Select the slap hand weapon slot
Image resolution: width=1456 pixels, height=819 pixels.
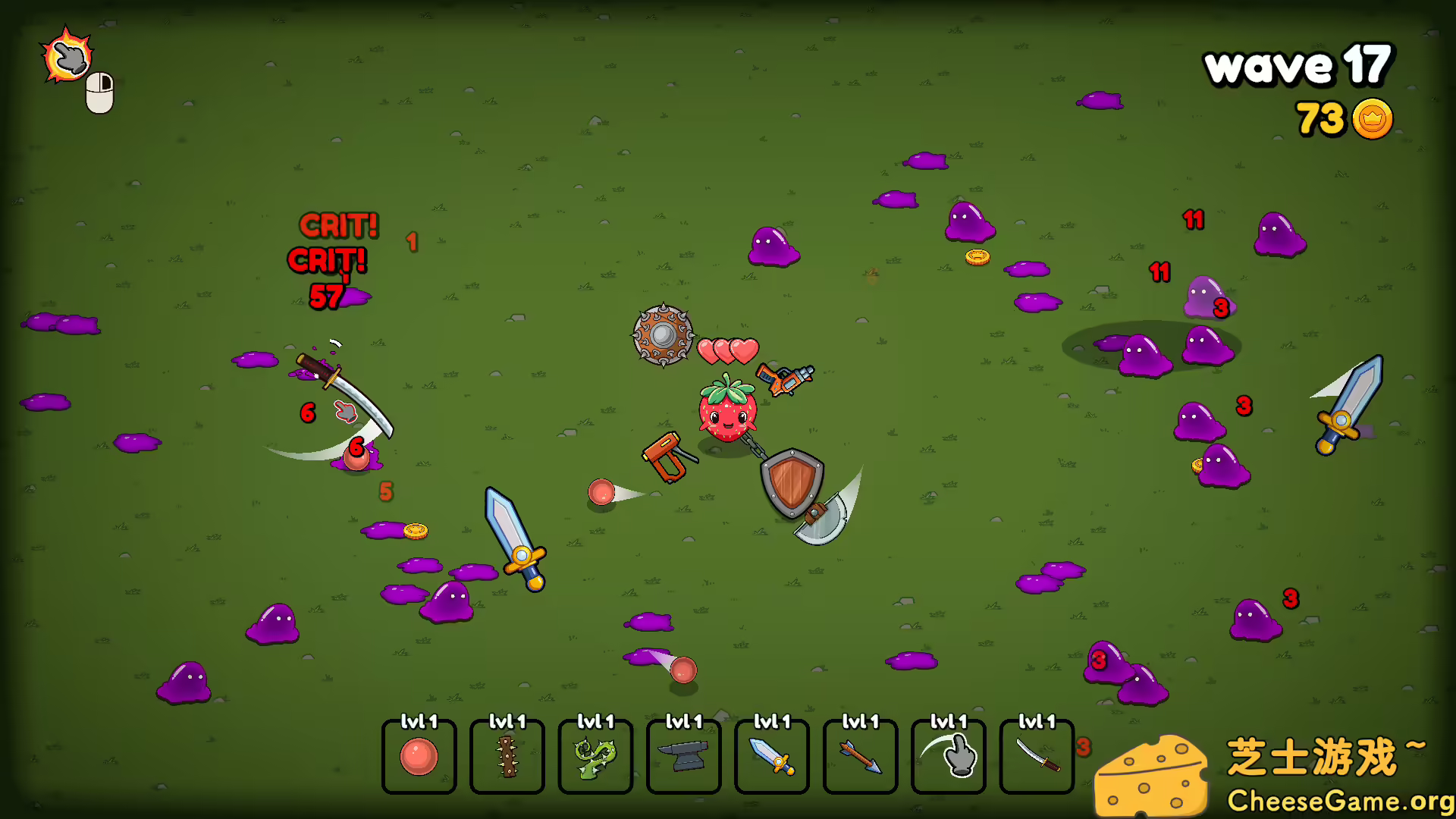pyautogui.click(x=946, y=757)
